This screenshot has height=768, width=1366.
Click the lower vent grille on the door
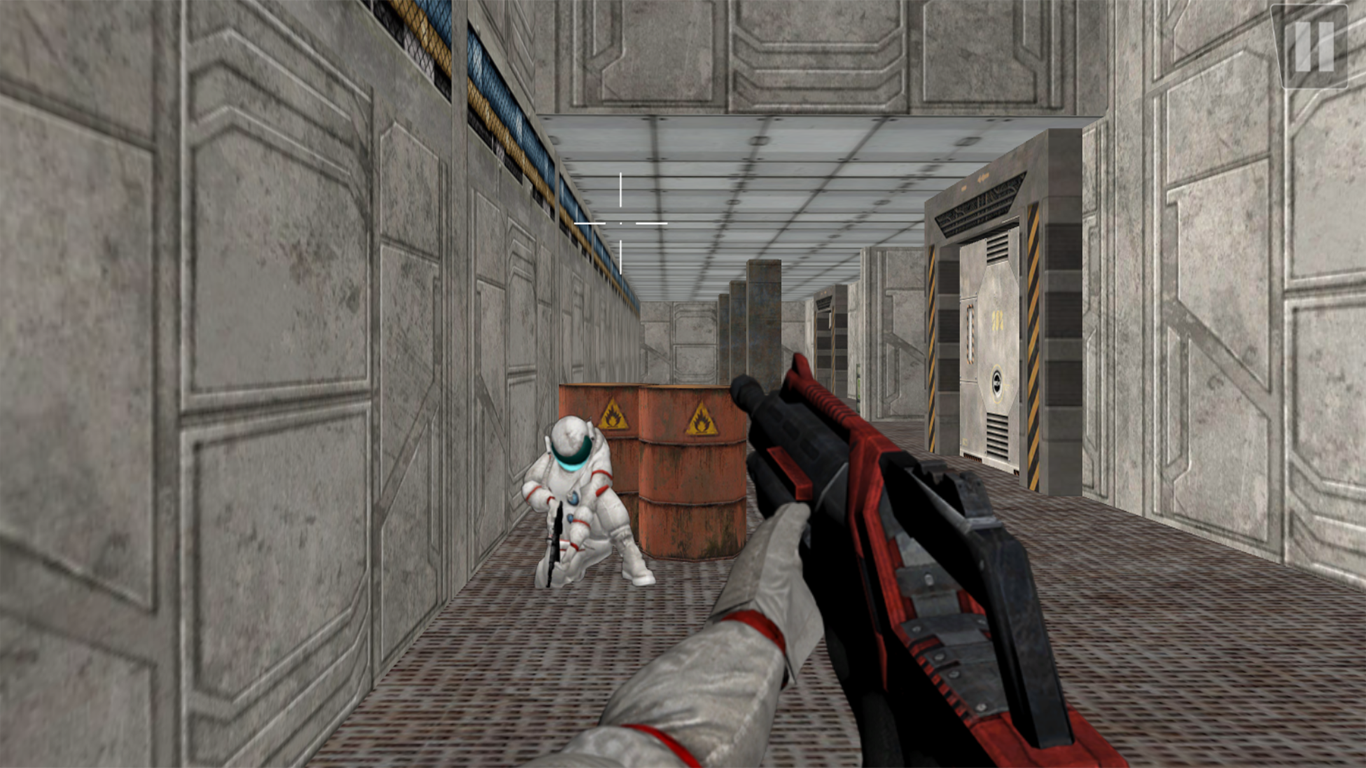[x=999, y=433]
